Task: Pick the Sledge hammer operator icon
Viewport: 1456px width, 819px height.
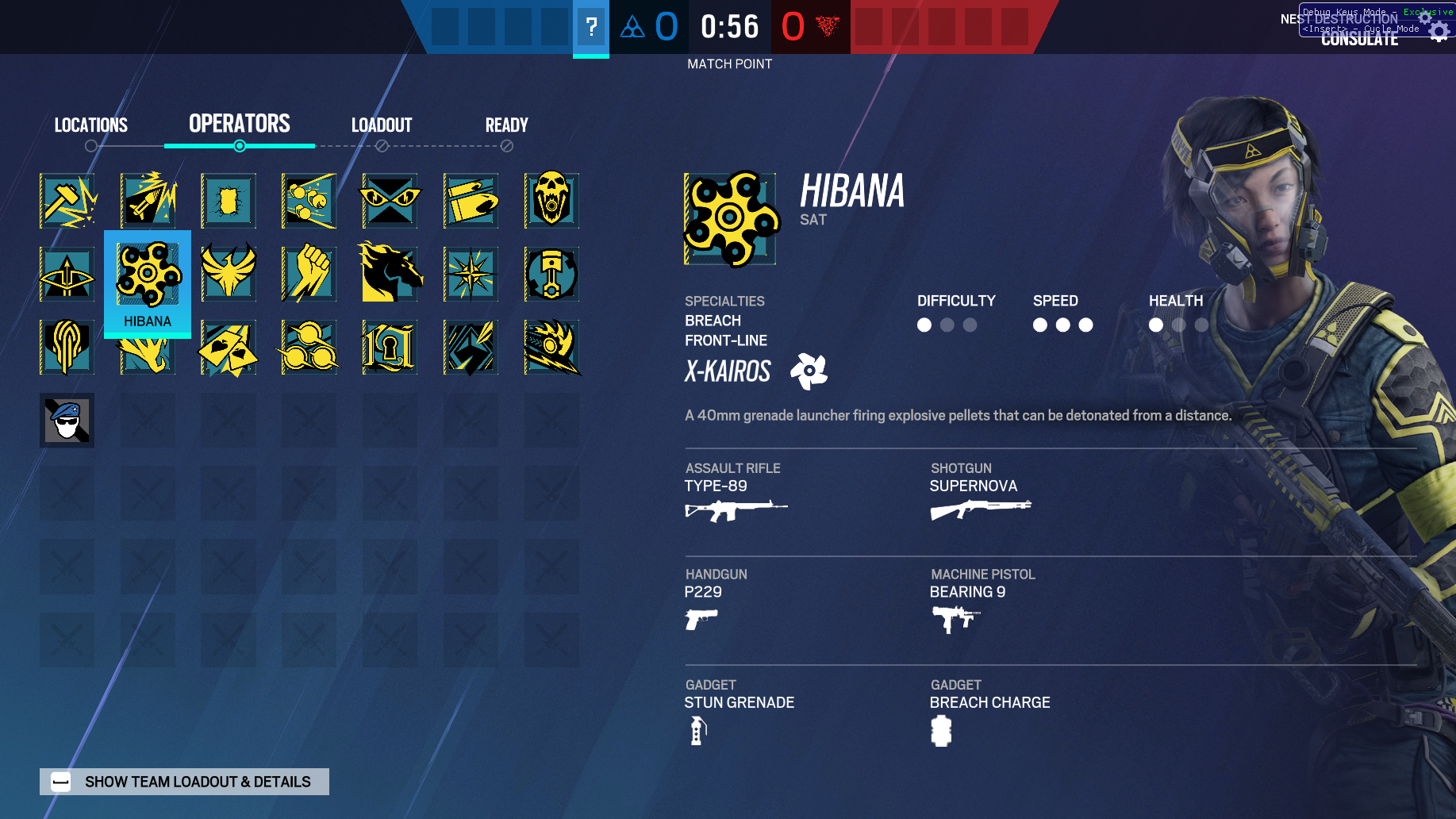Action: coord(67,201)
